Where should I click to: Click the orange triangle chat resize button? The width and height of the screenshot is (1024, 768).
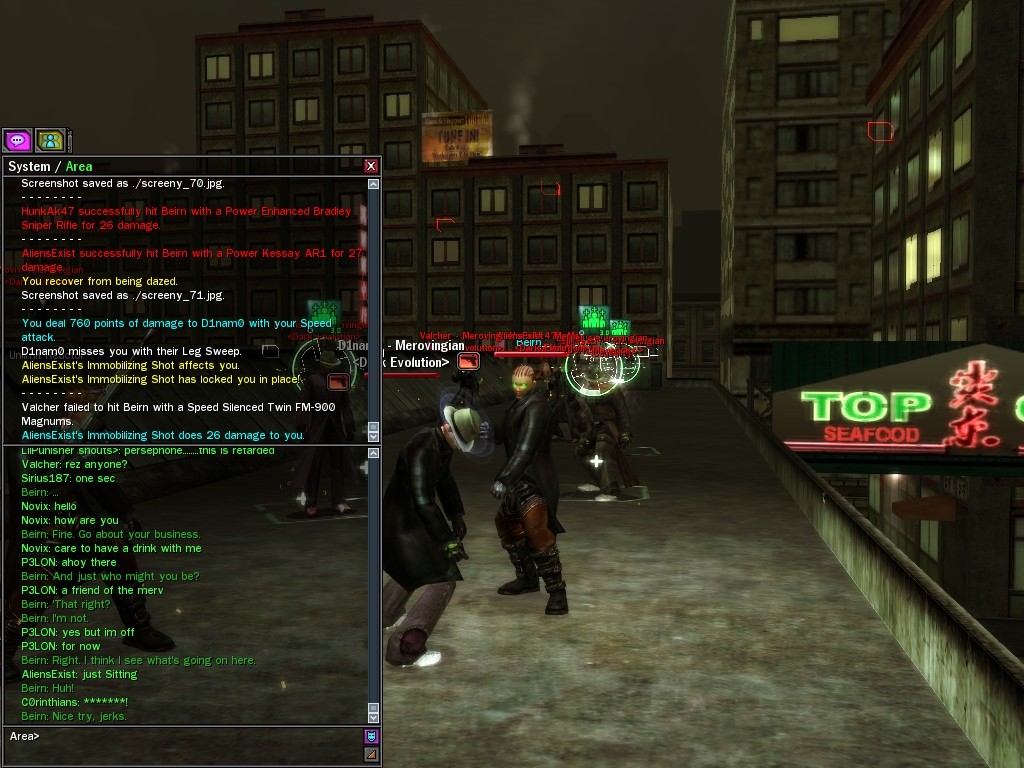coord(371,754)
